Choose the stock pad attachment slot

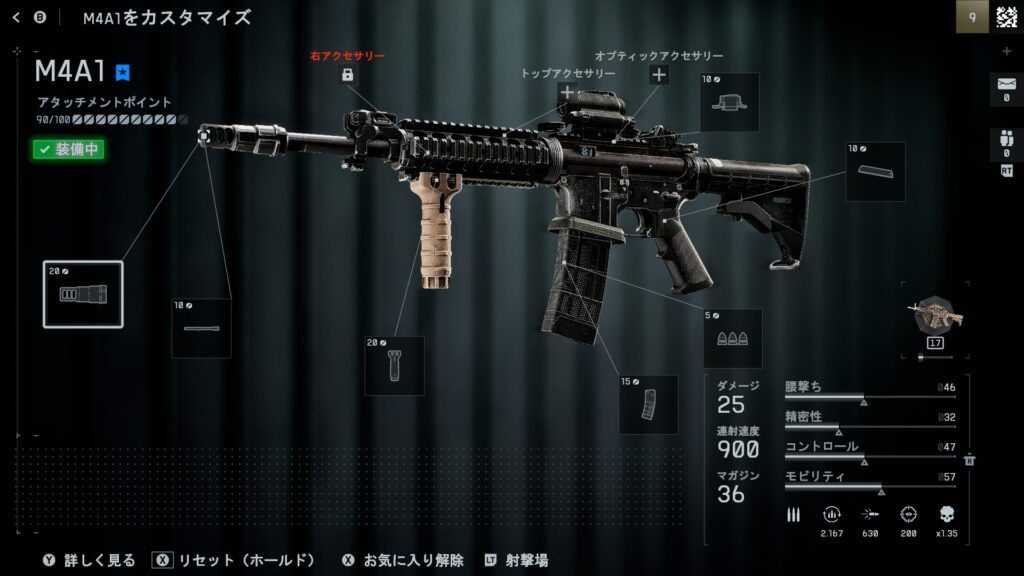point(875,172)
